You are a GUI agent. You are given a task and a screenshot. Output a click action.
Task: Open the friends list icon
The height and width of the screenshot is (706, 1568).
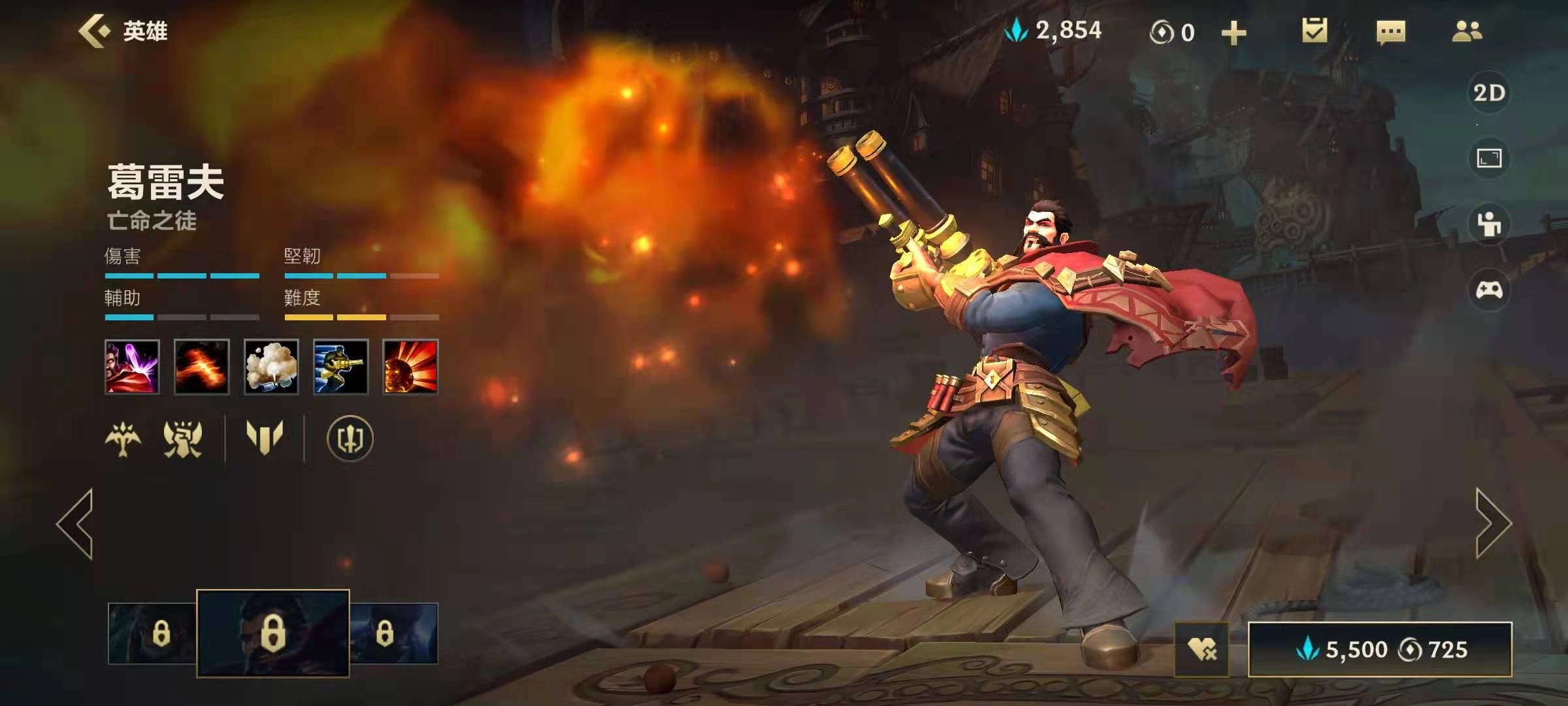click(1467, 31)
